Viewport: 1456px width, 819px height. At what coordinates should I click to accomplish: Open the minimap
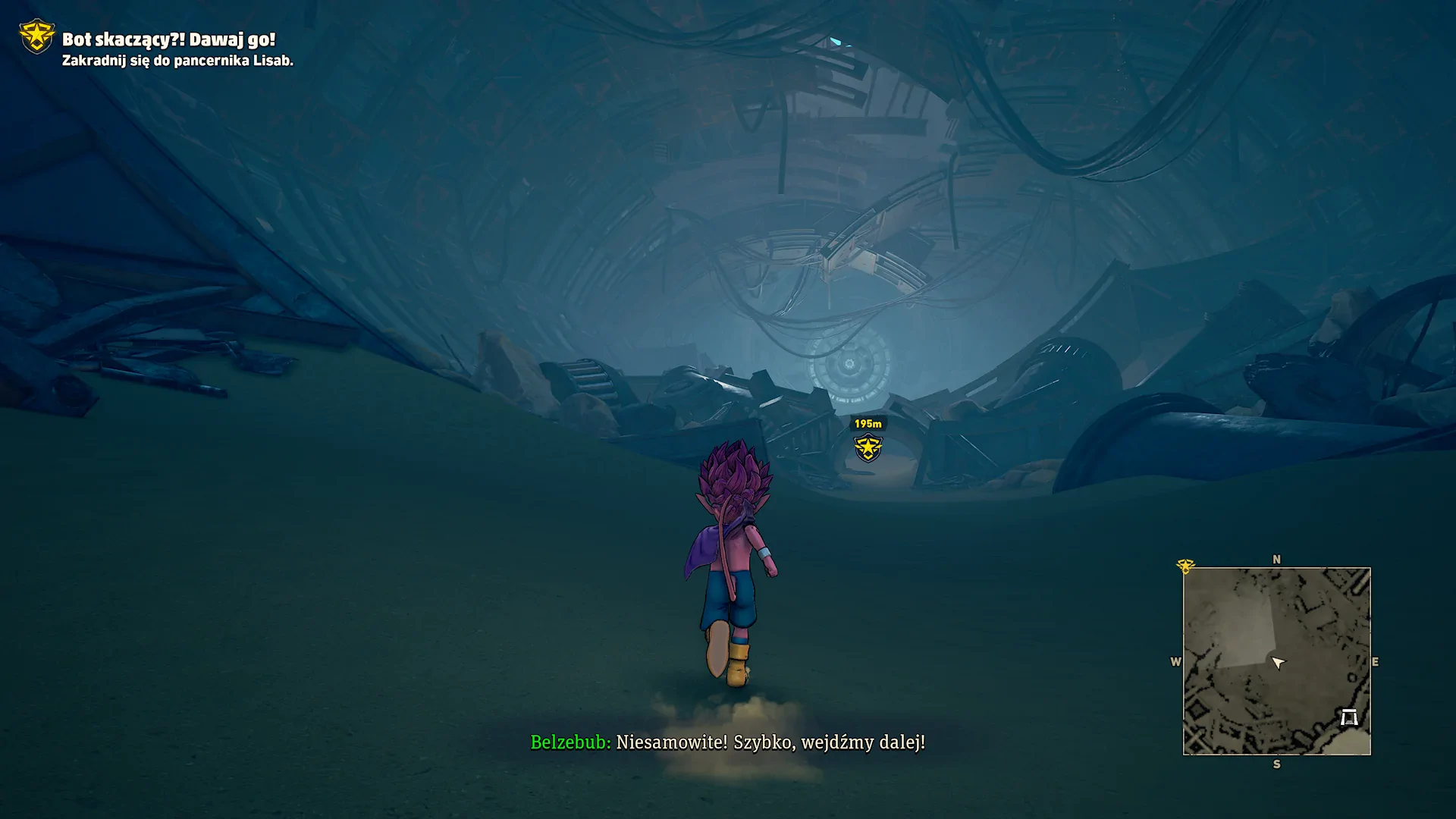click(1276, 661)
